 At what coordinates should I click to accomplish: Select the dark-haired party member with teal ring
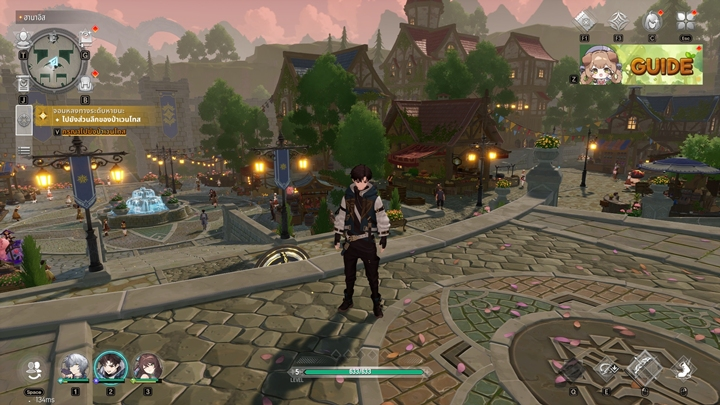coord(110,367)
